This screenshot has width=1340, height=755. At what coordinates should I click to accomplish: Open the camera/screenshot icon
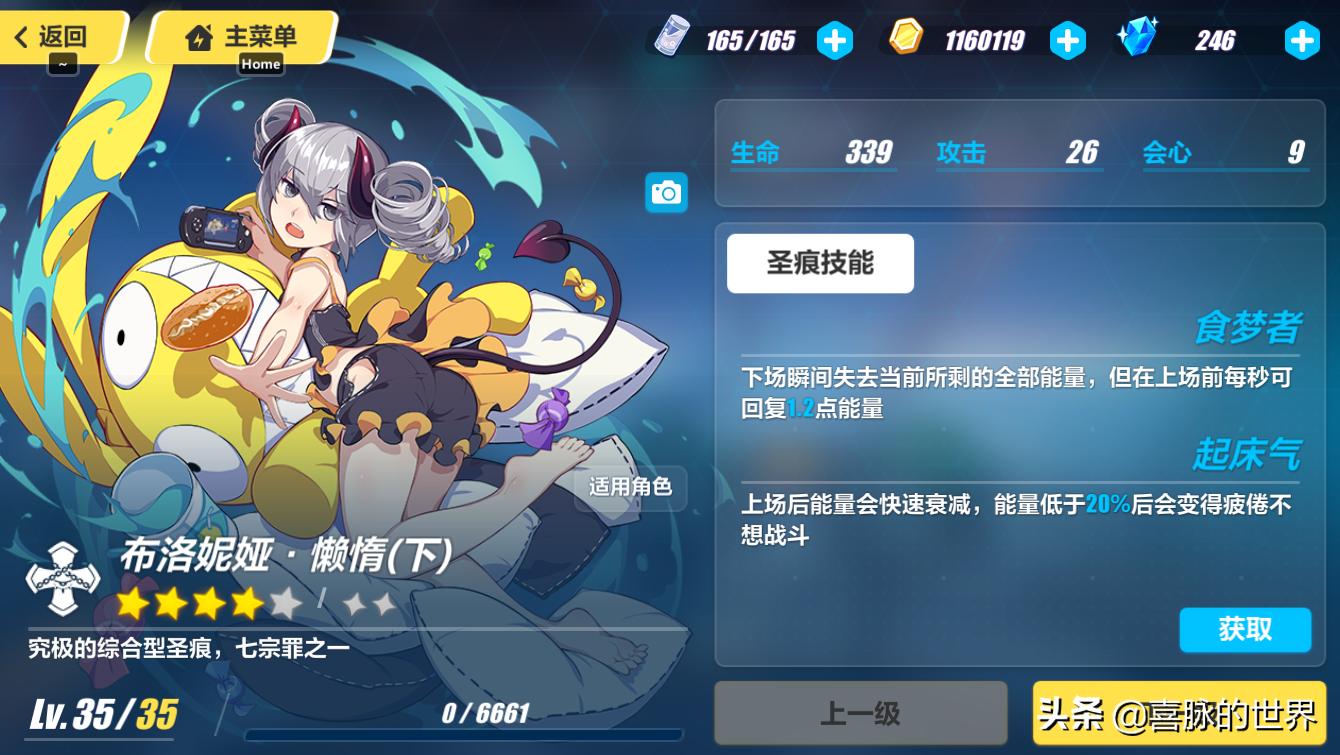(667, 193)
